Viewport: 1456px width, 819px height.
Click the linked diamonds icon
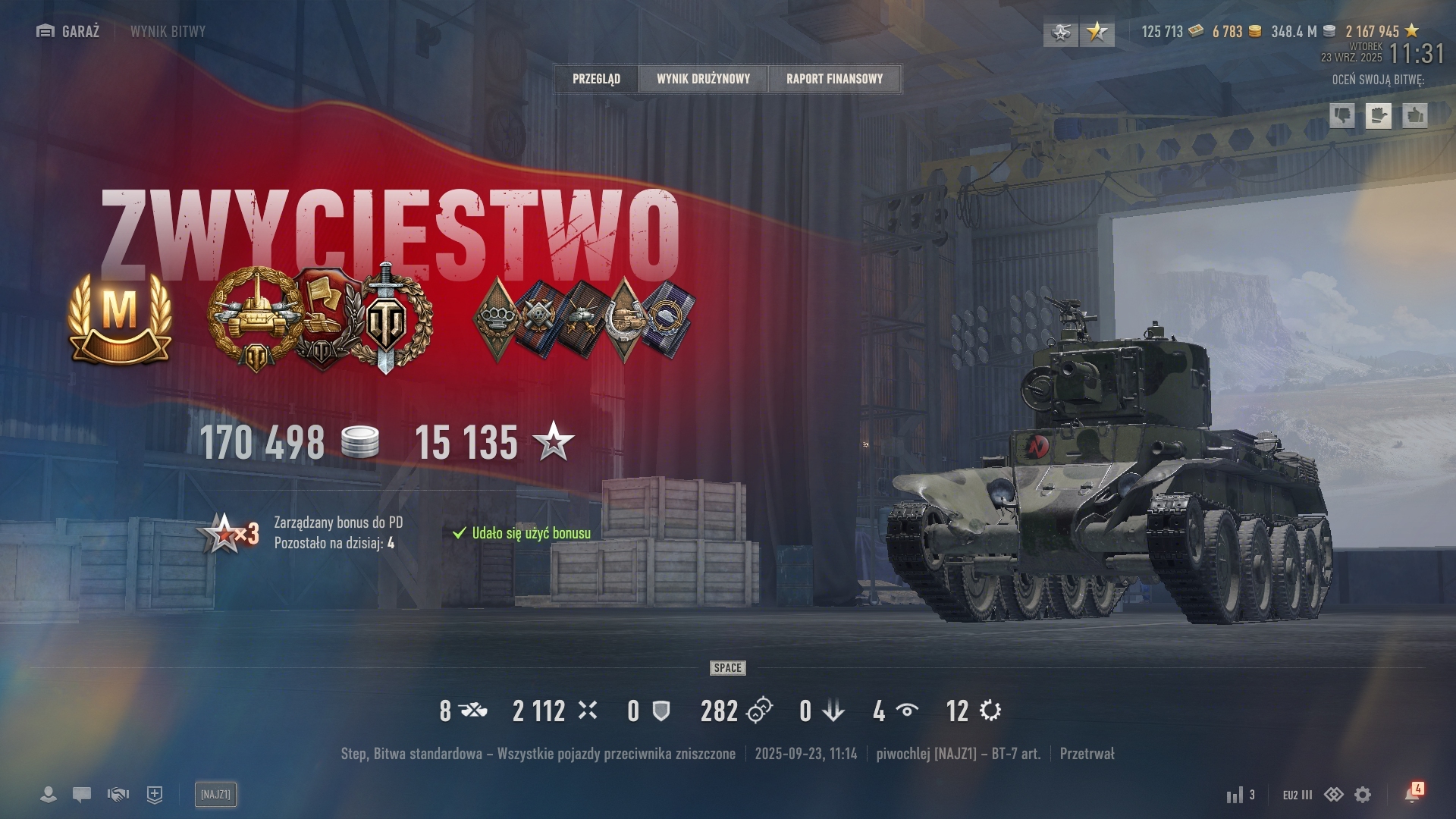click(x=1333, y=795)
